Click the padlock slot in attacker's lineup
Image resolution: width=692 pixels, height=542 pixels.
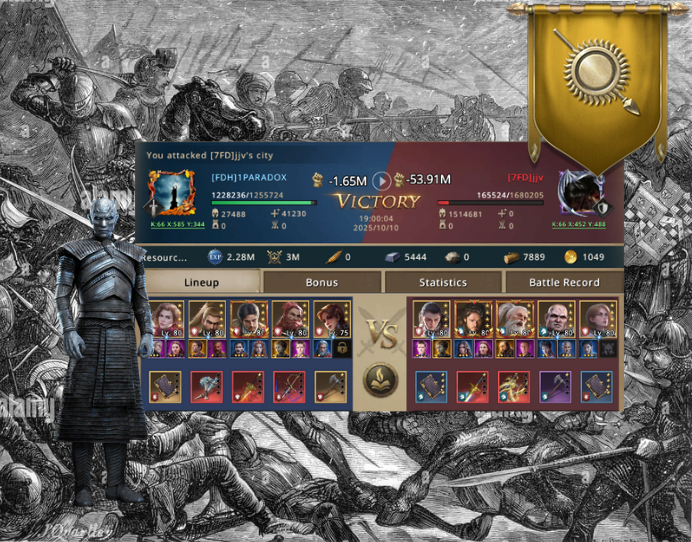(343, 348)
